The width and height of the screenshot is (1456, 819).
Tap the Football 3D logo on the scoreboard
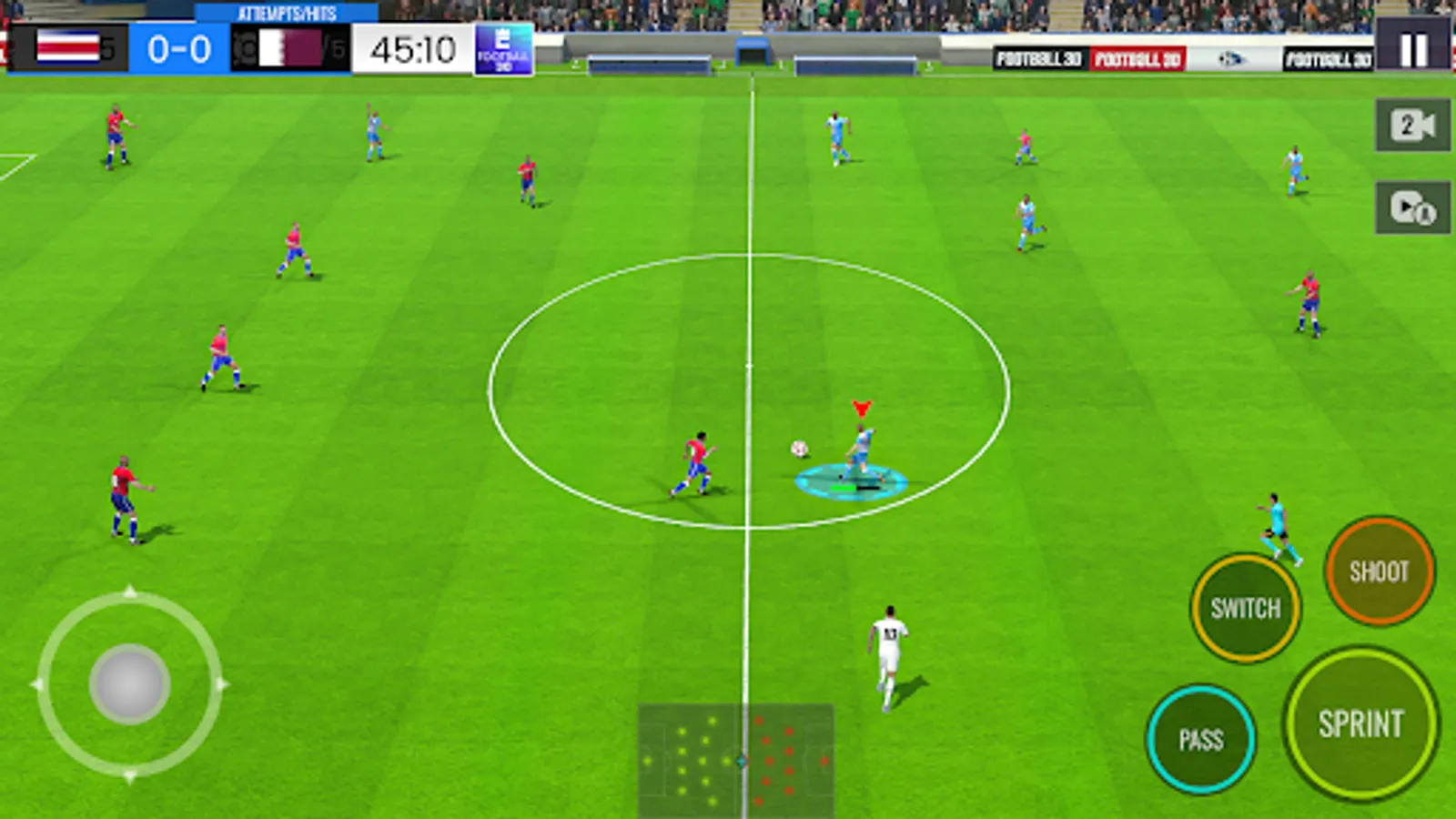click(500, 48)
